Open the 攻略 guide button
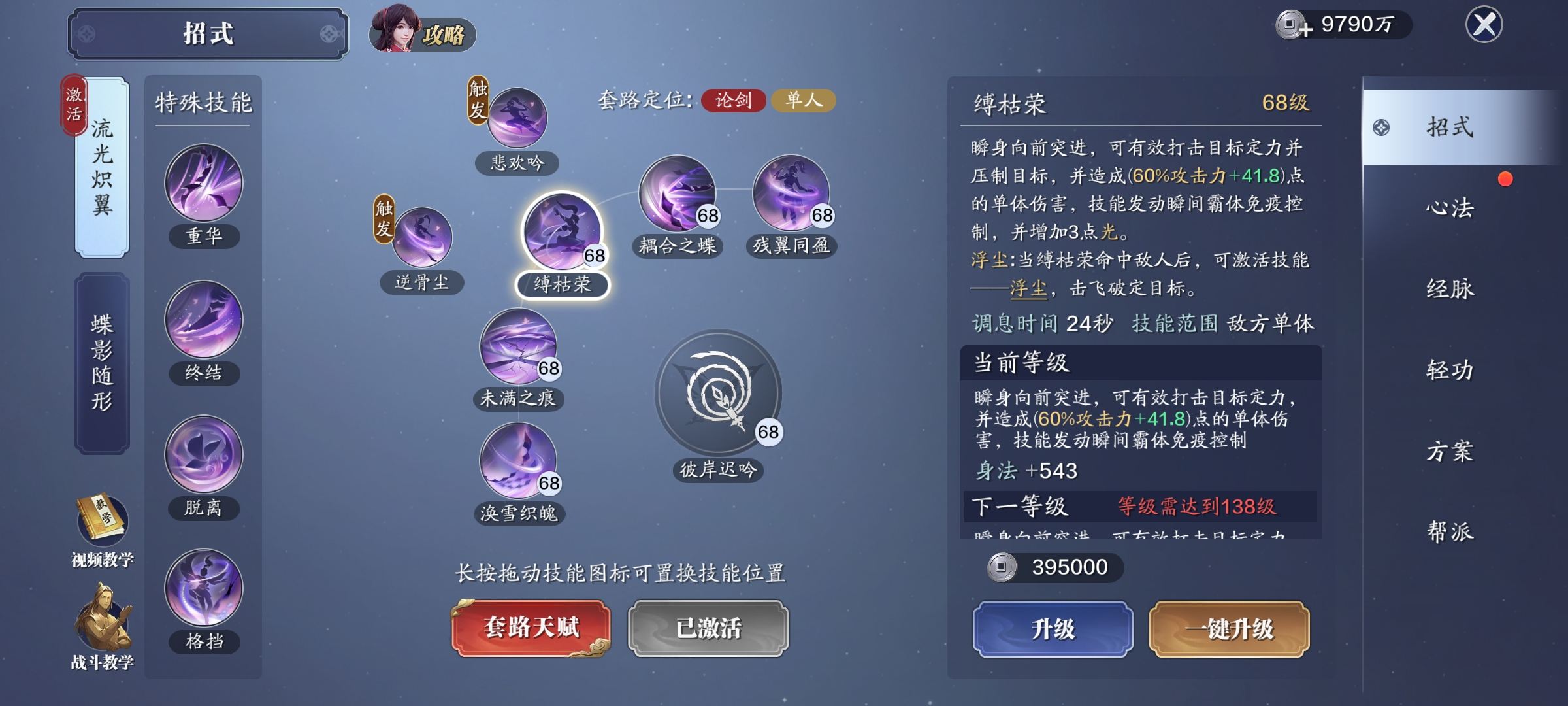 (422, 31)
